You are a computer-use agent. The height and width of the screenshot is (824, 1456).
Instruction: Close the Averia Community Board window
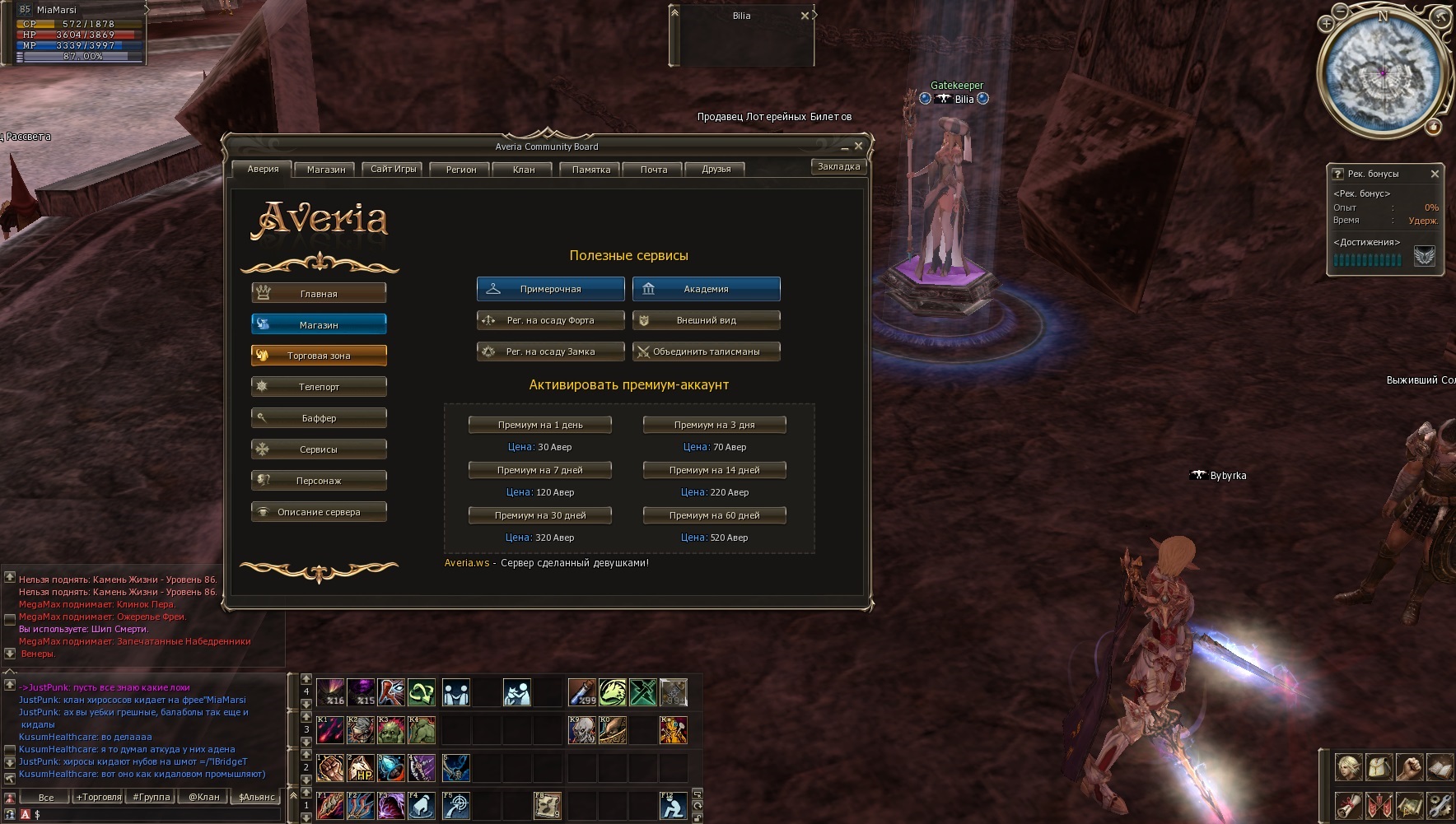(858, 146)
